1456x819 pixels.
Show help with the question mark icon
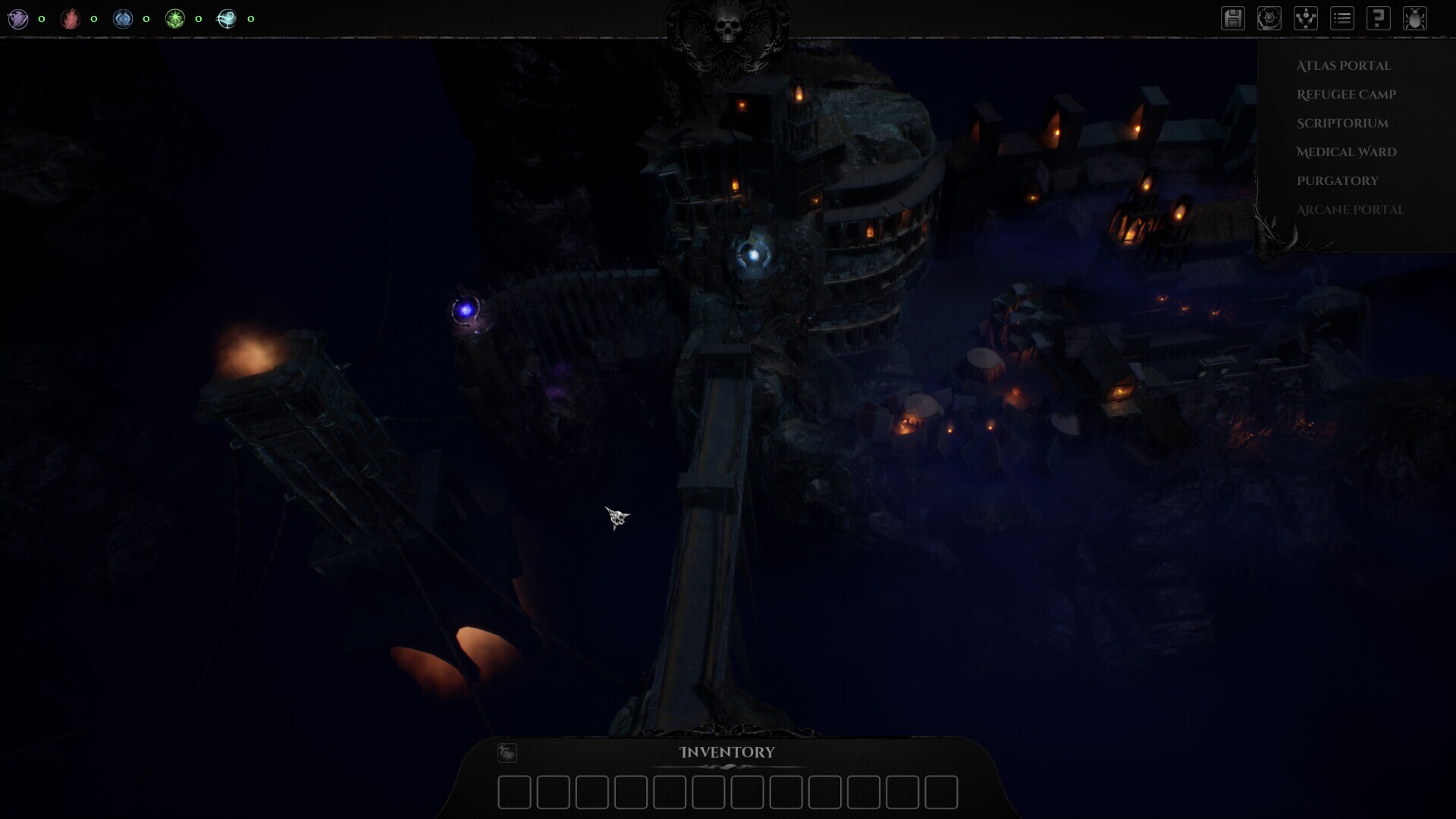(x=1378, y=18)
